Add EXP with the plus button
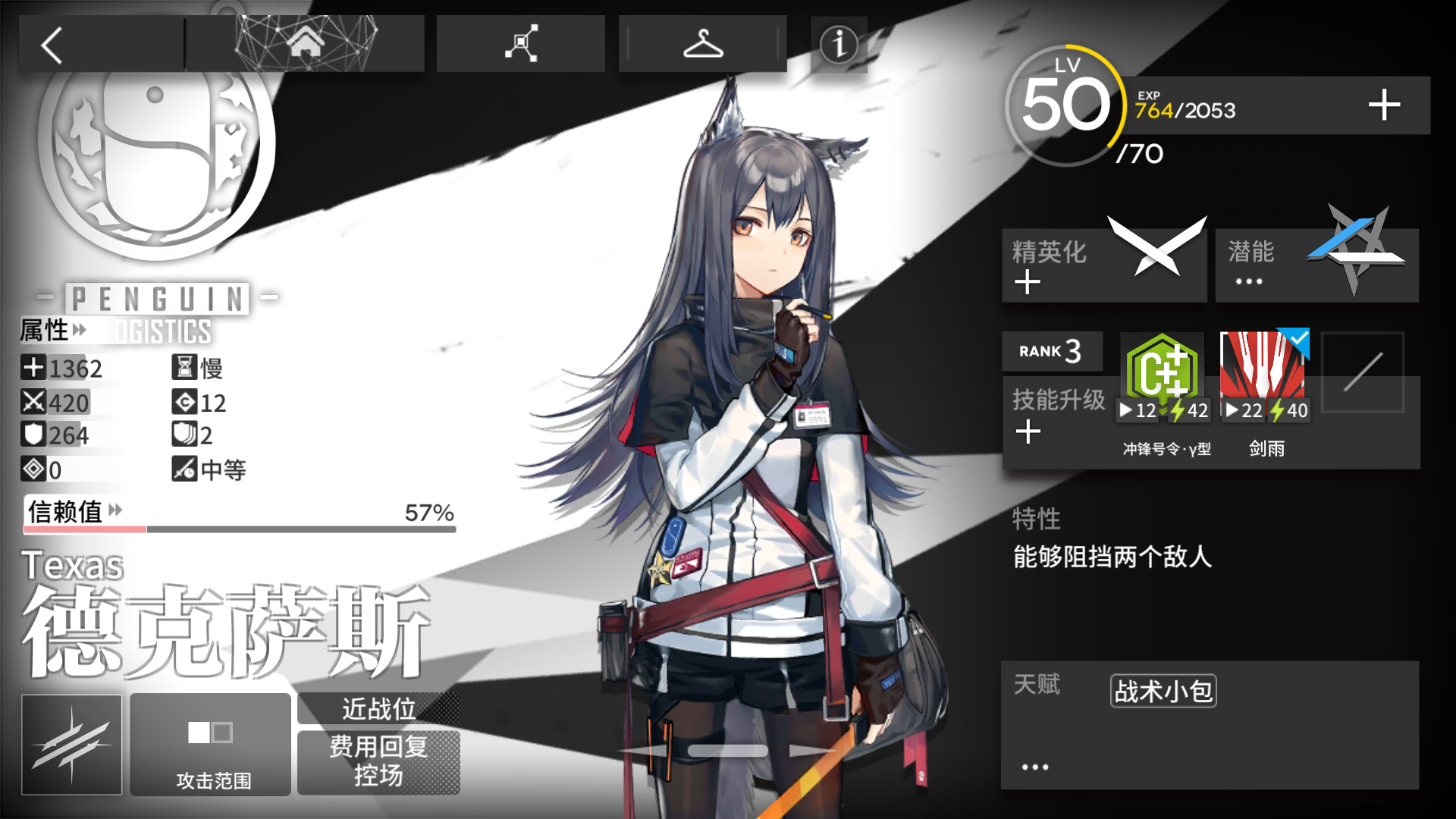 coord(1383,105)
